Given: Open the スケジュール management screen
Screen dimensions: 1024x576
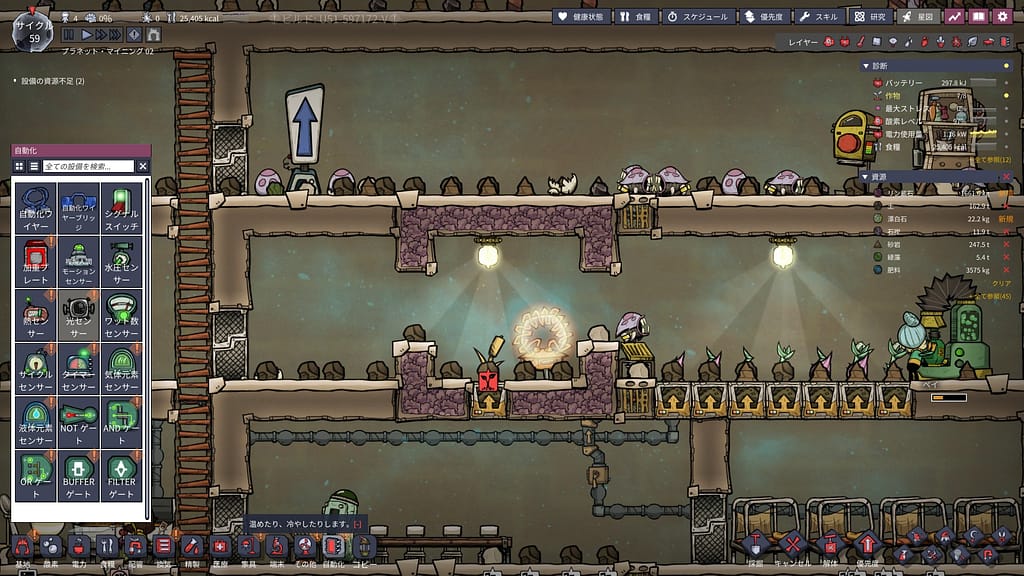Looking at the screenshot, I should click(699, 16).
